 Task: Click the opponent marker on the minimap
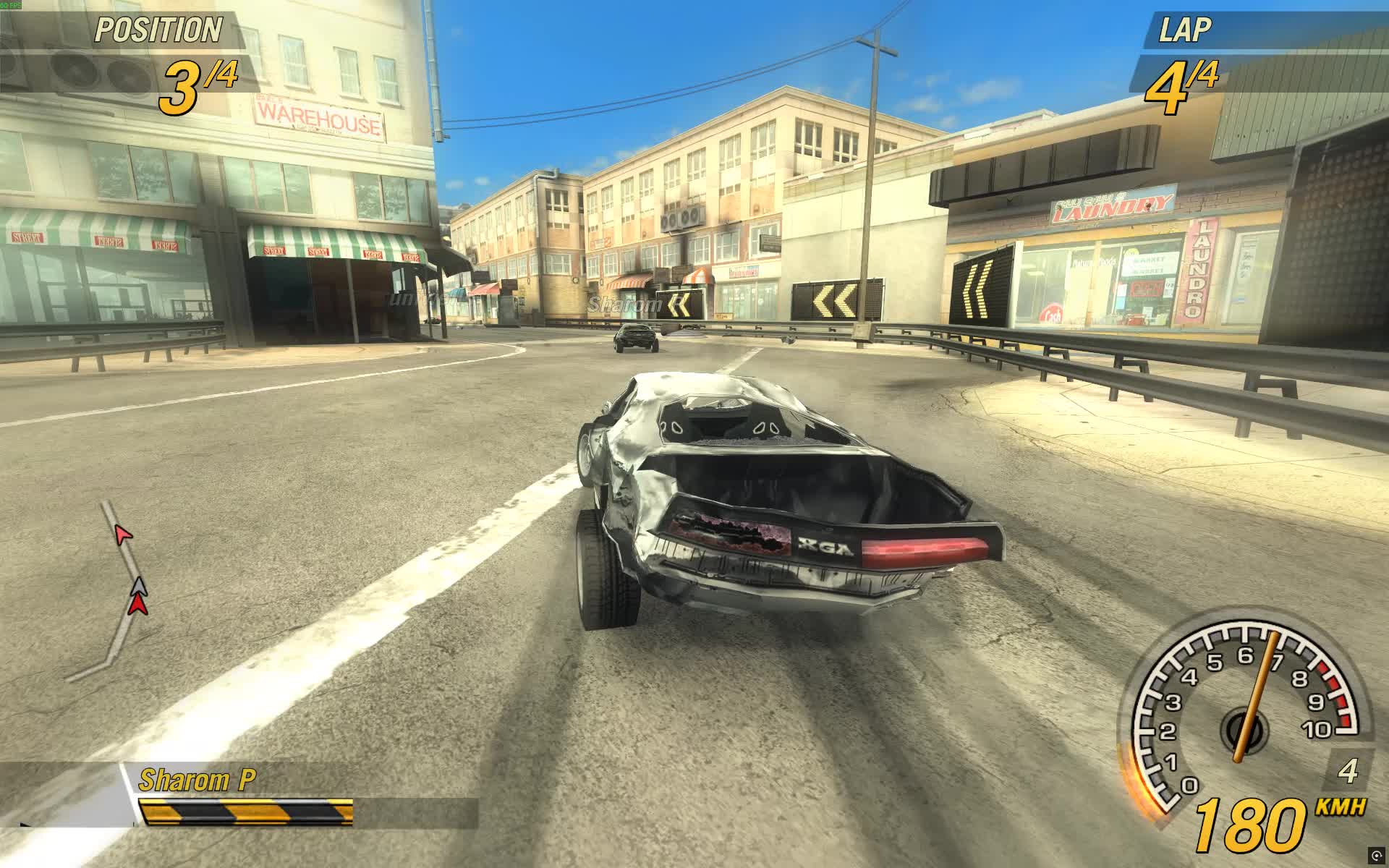(124, 534)
